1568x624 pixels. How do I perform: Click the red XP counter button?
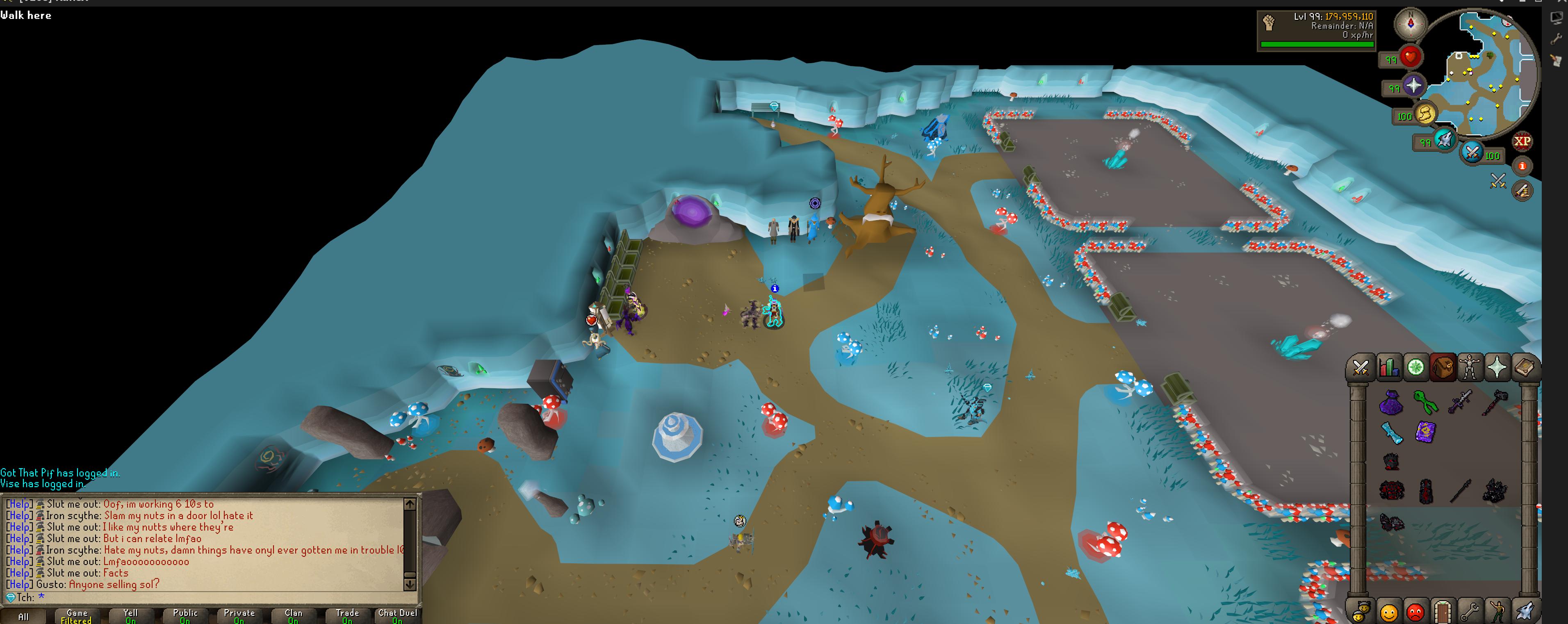1522,141
